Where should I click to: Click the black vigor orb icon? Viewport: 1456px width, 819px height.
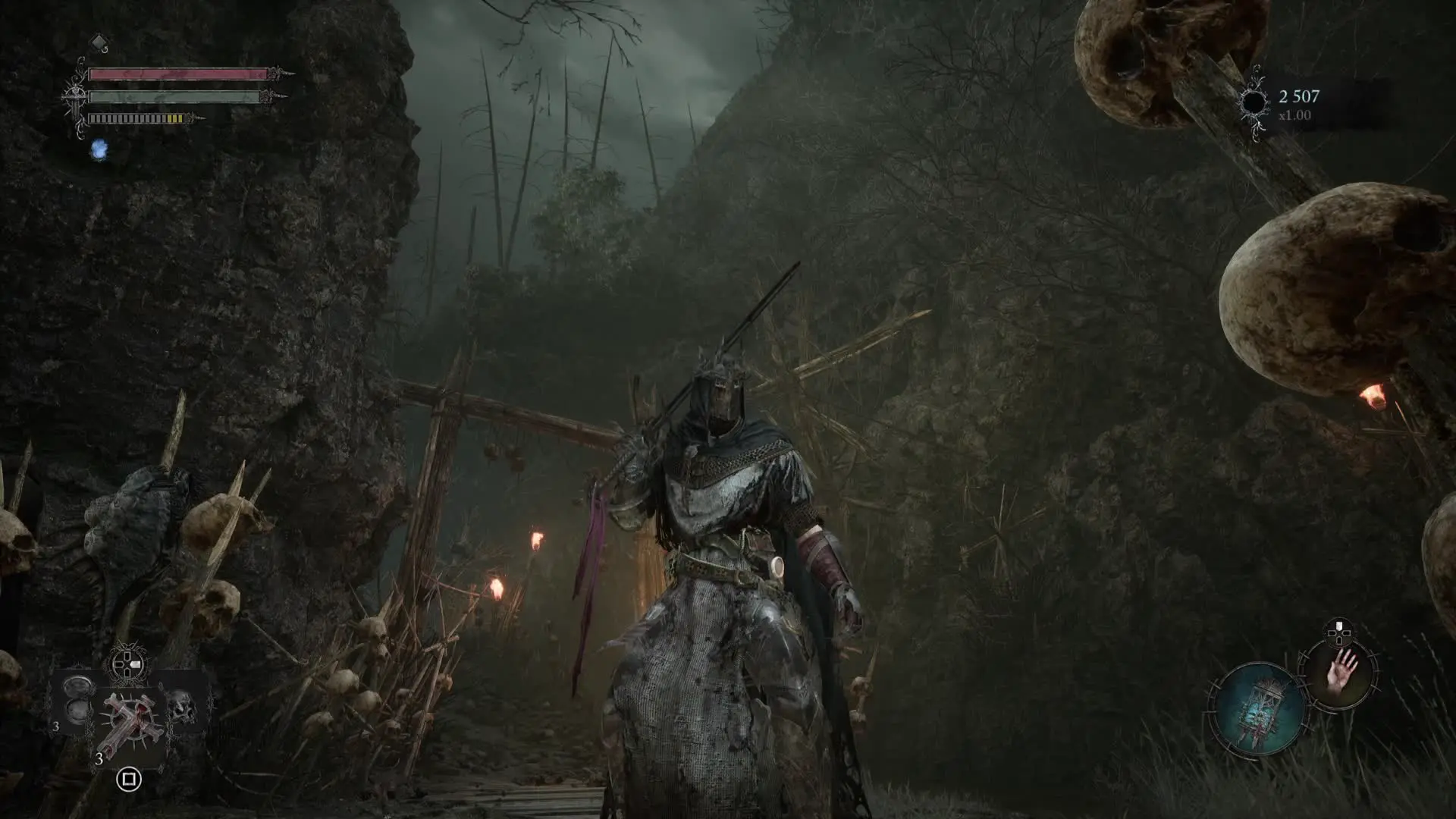tap(1254, 102)
